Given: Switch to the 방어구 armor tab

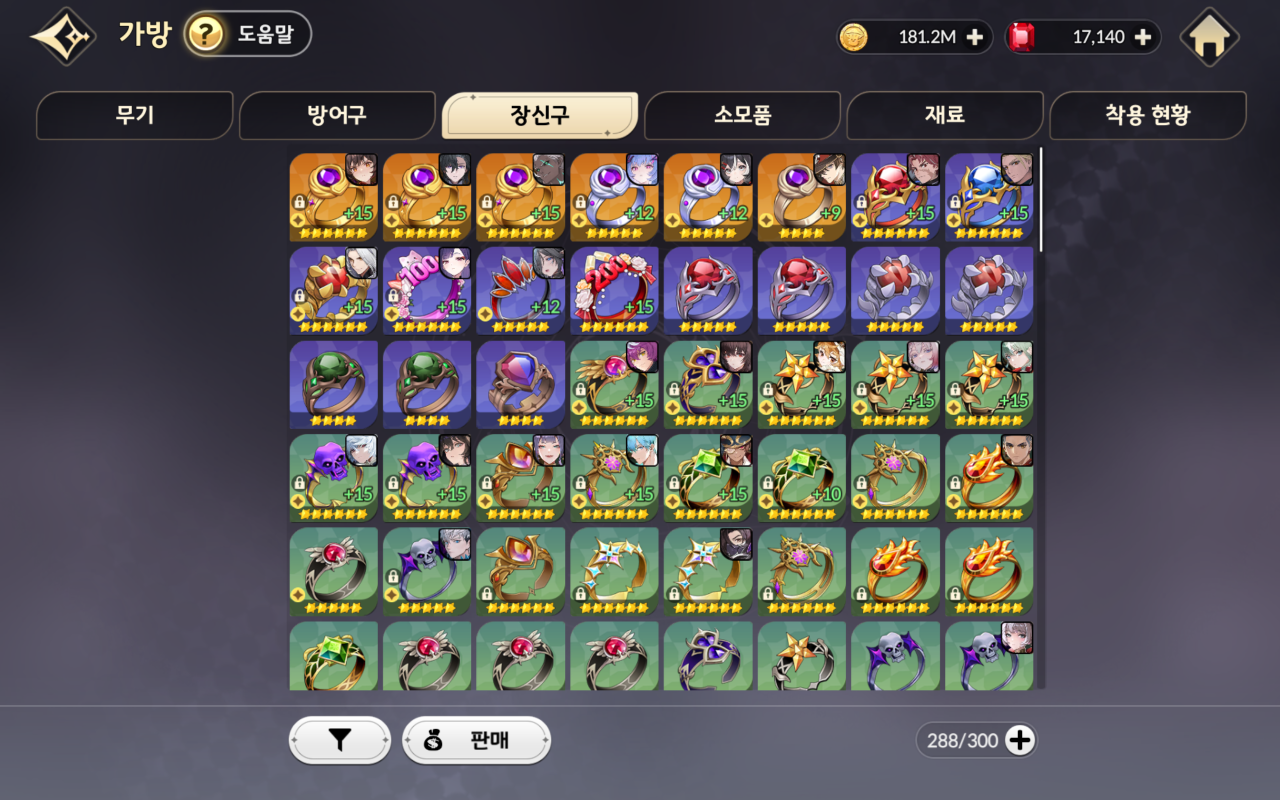Looking at the screenshot, I should (x=338, y=115).
